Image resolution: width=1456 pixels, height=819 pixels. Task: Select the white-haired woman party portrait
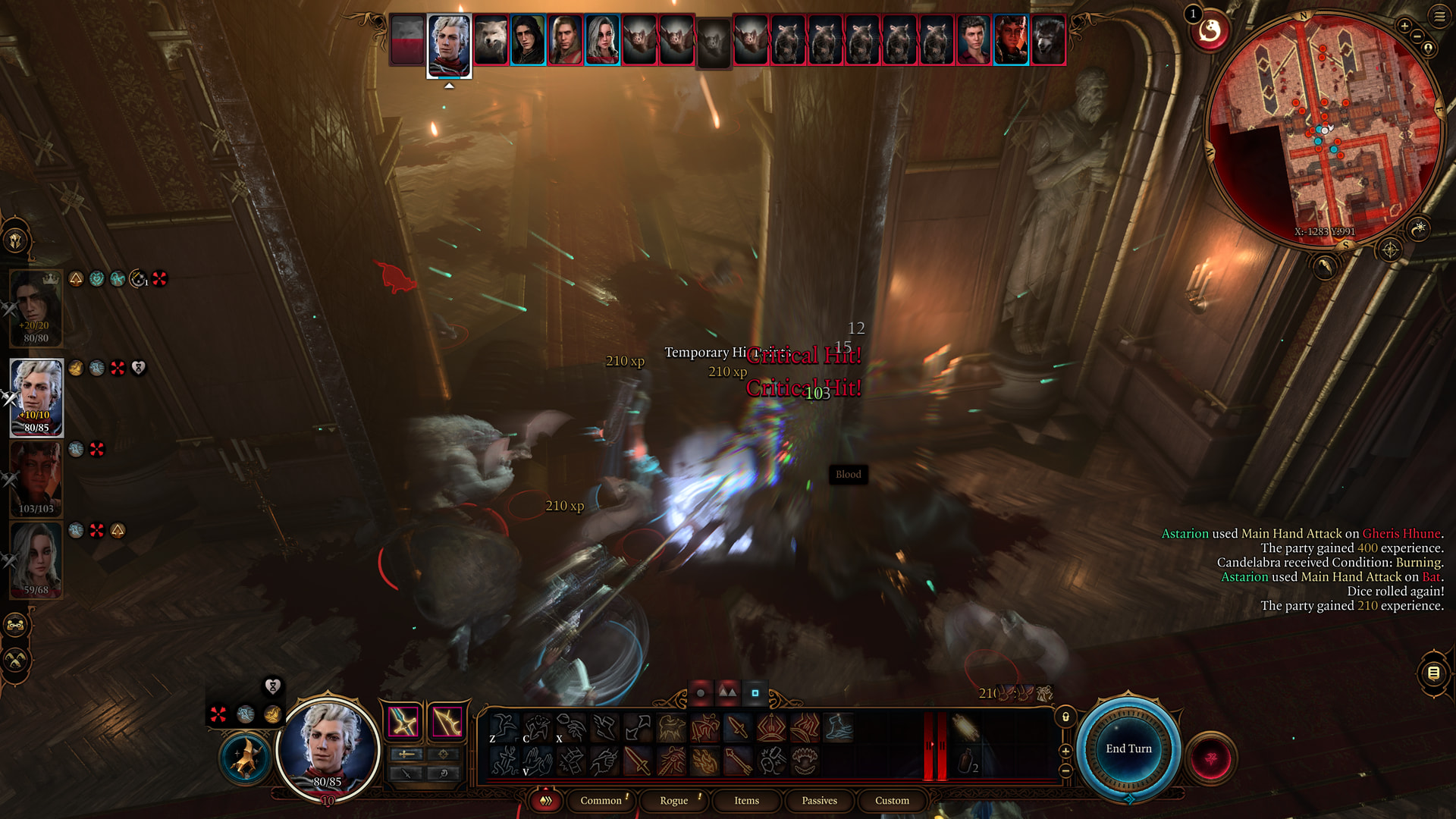36,560
